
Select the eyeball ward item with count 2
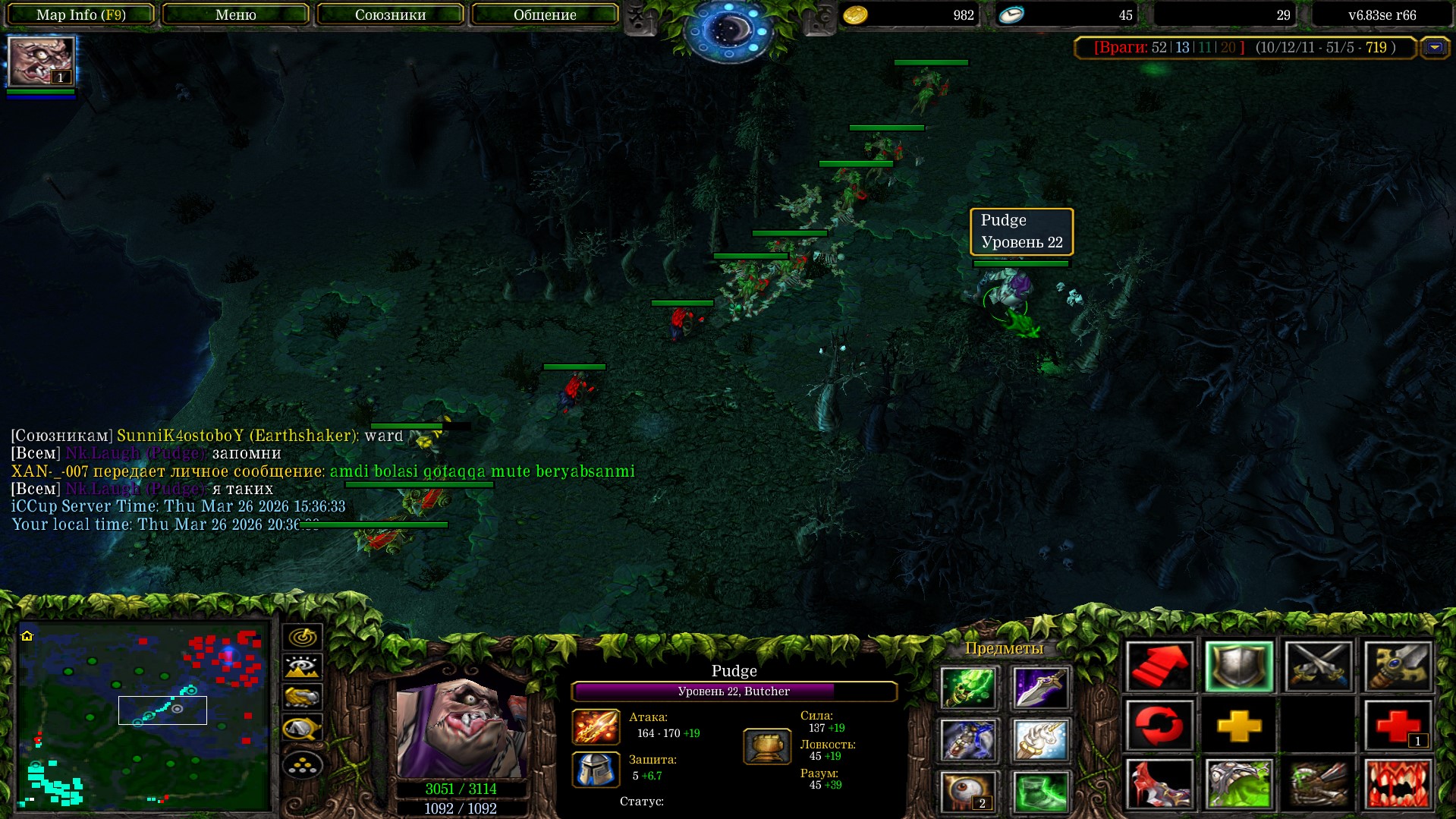[968, 791]
